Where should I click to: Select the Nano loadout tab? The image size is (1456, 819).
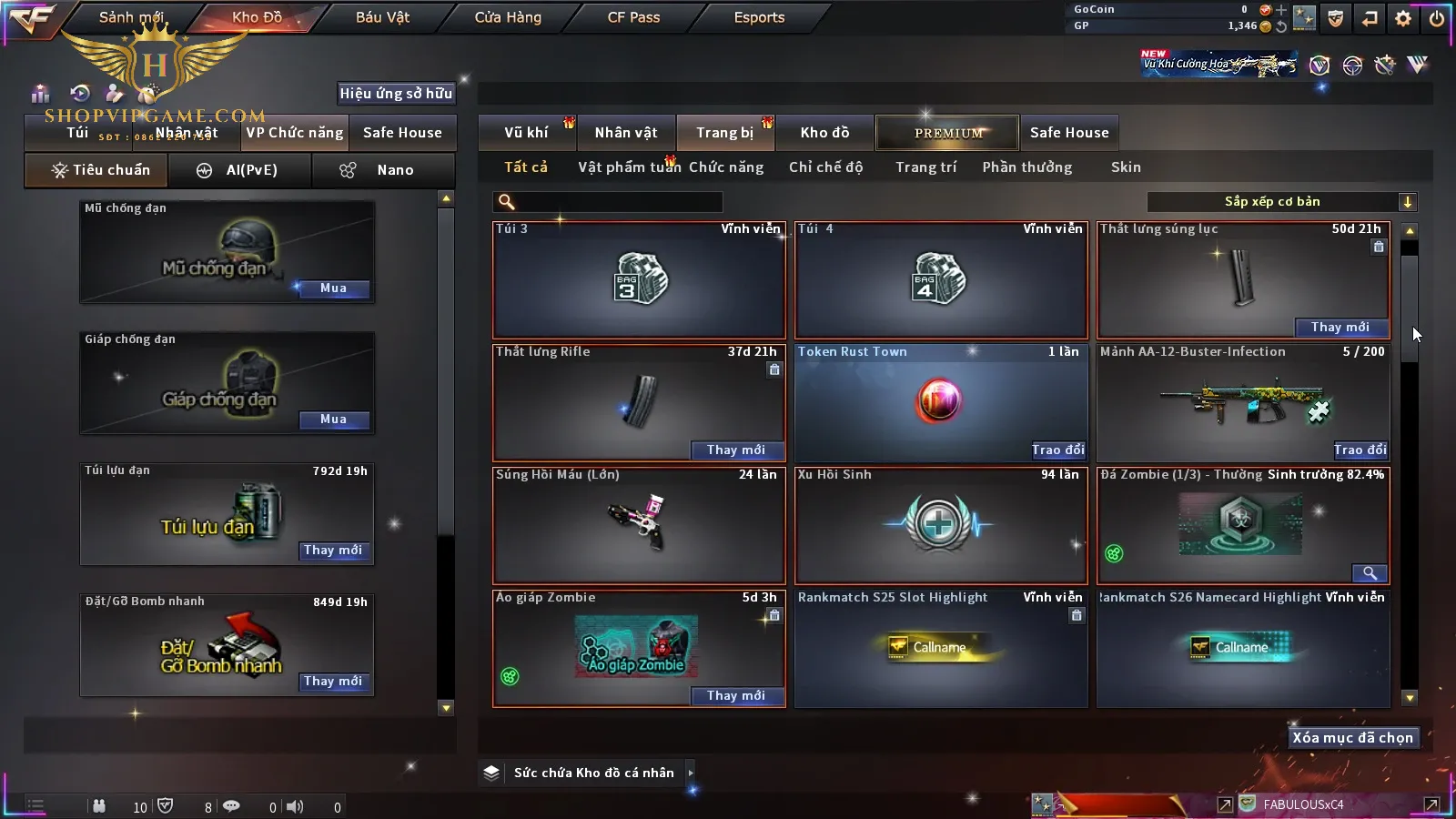pyautogui.click(x=383, y=170)
